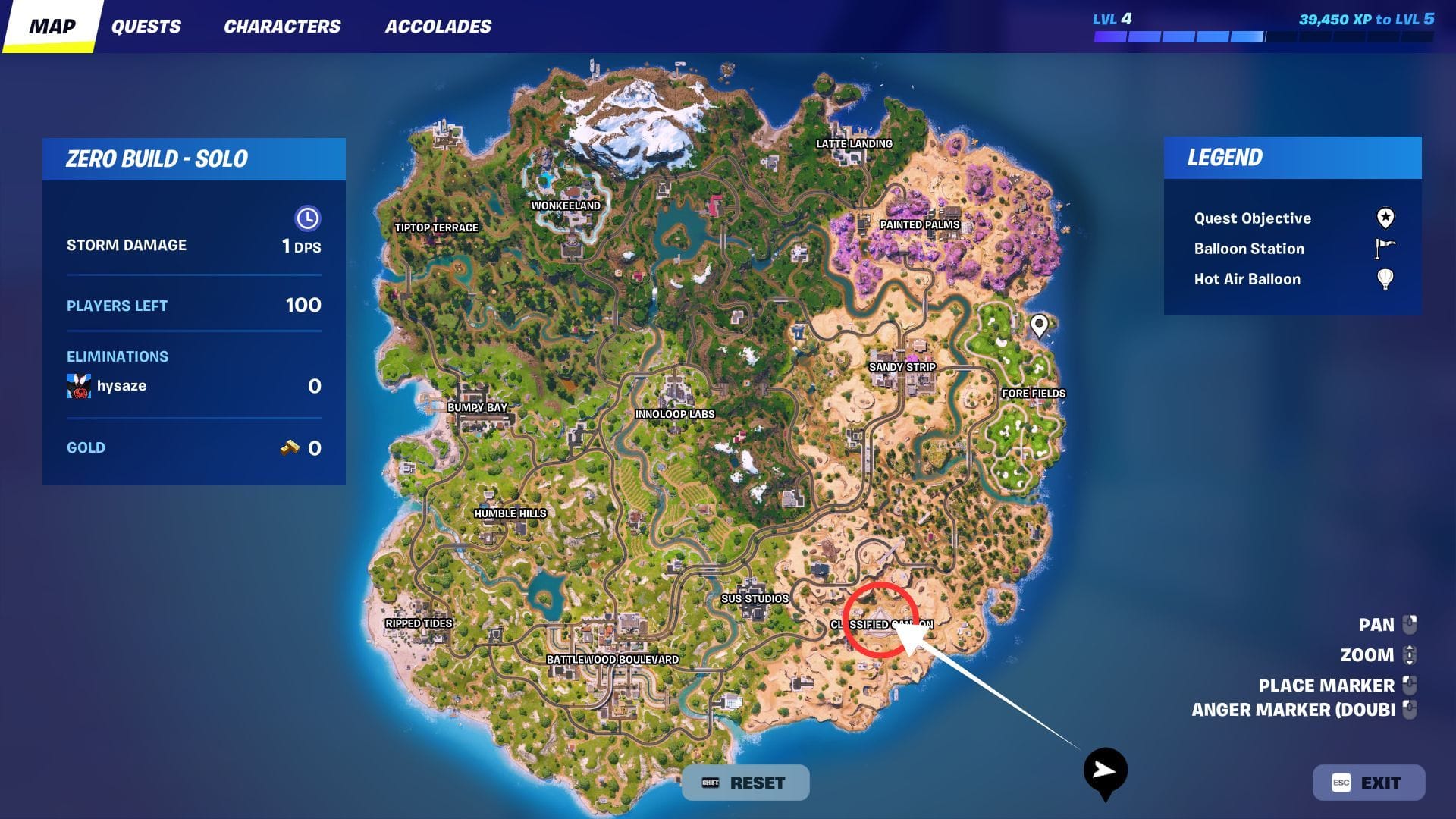Switch to the QUESTS tab
This screenshot has height=819, width=1456.
tap(146, 26)
